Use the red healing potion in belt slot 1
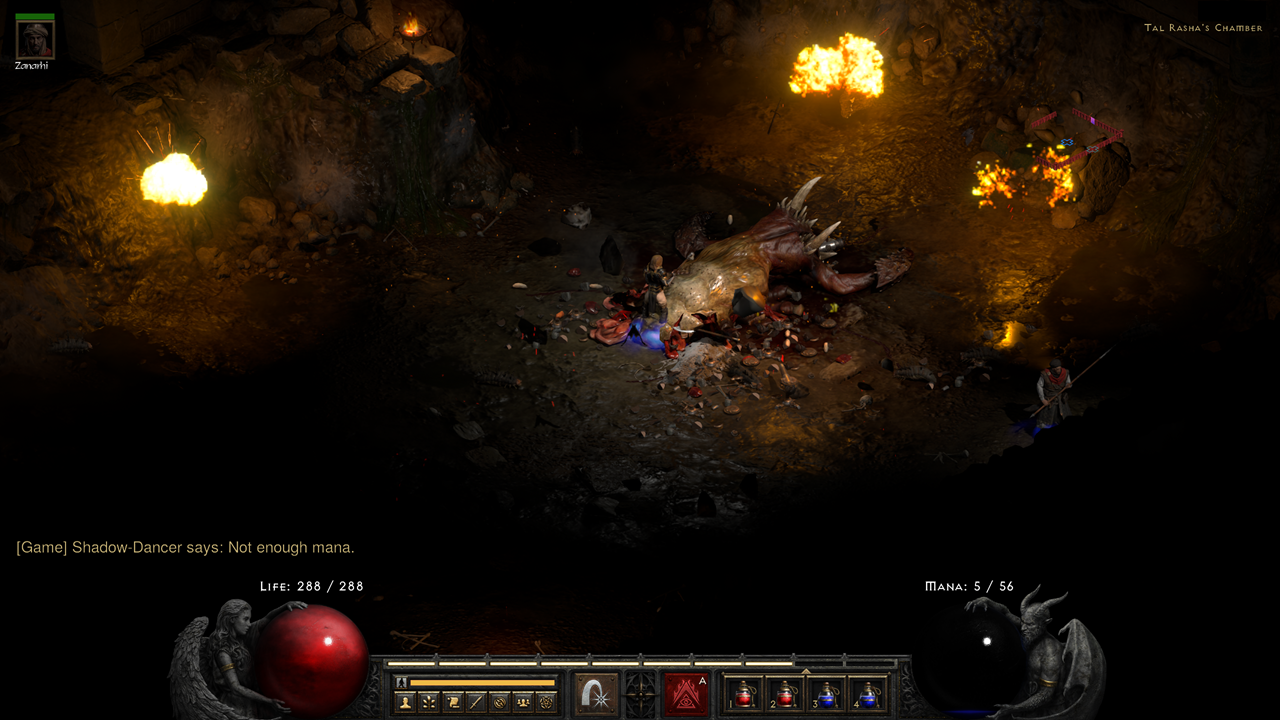The image size is (1280, 720). (x=745, y=694)
